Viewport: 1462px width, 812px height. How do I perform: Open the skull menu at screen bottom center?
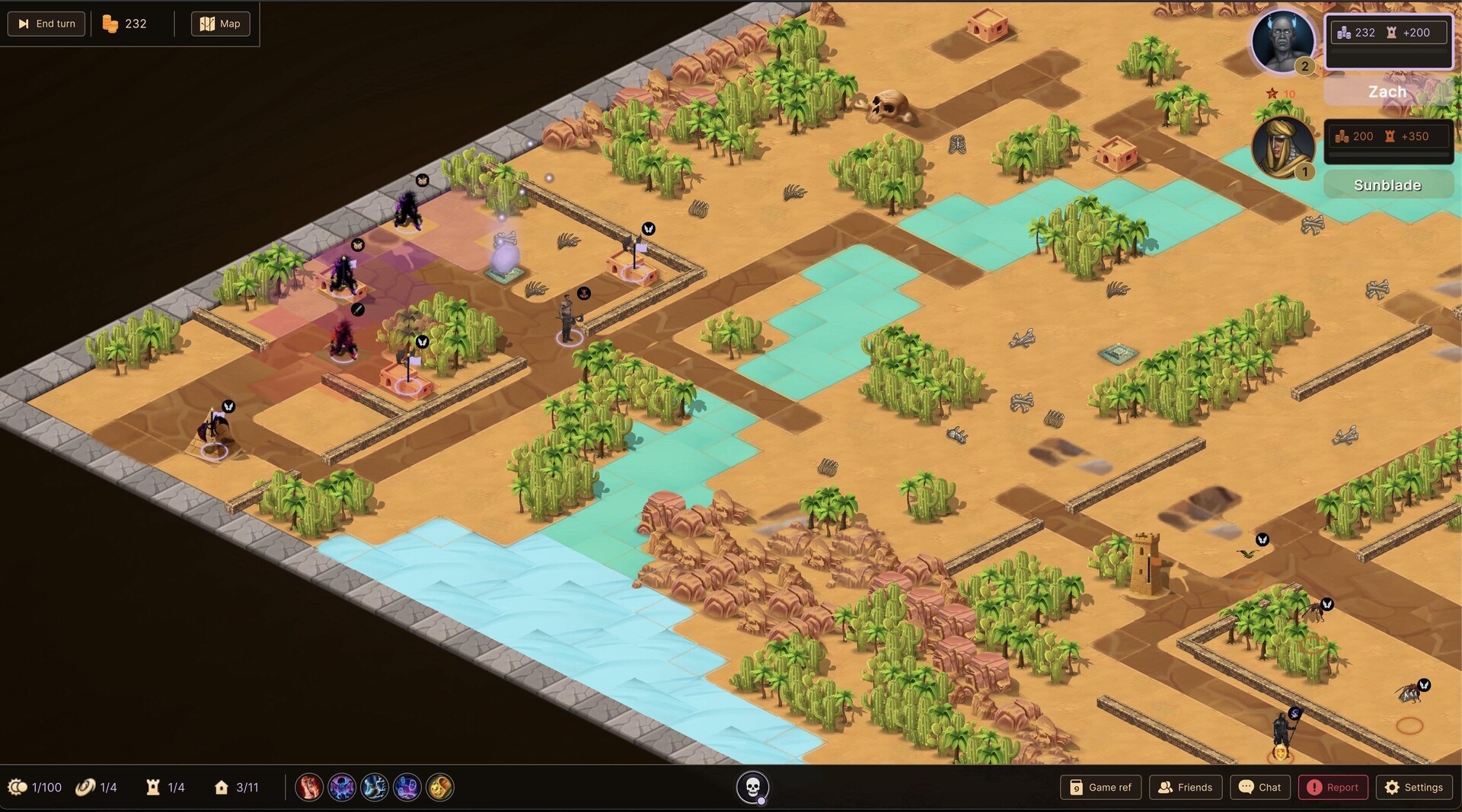754,788
